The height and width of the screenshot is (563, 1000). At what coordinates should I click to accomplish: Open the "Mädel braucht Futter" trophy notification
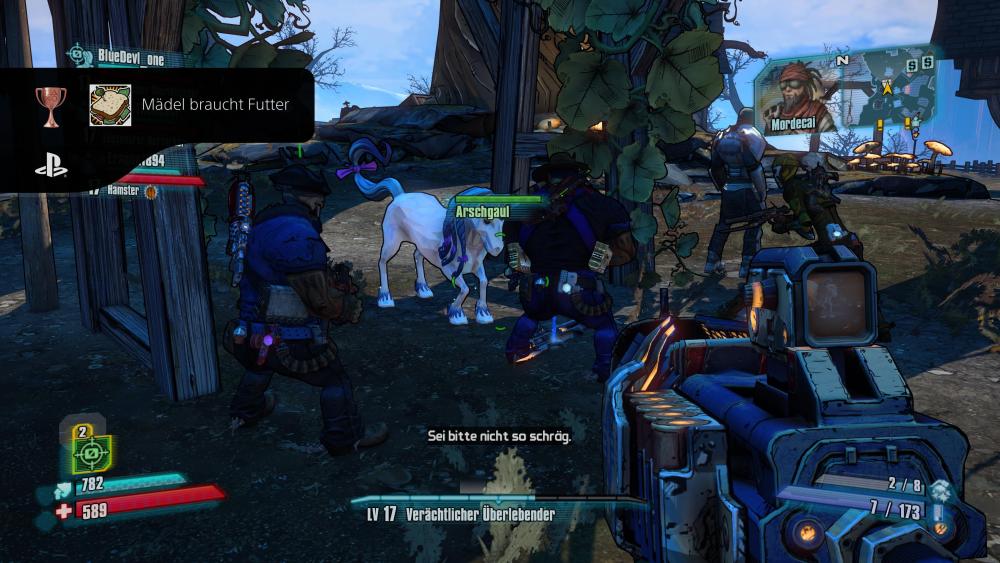tap(215, 105)
